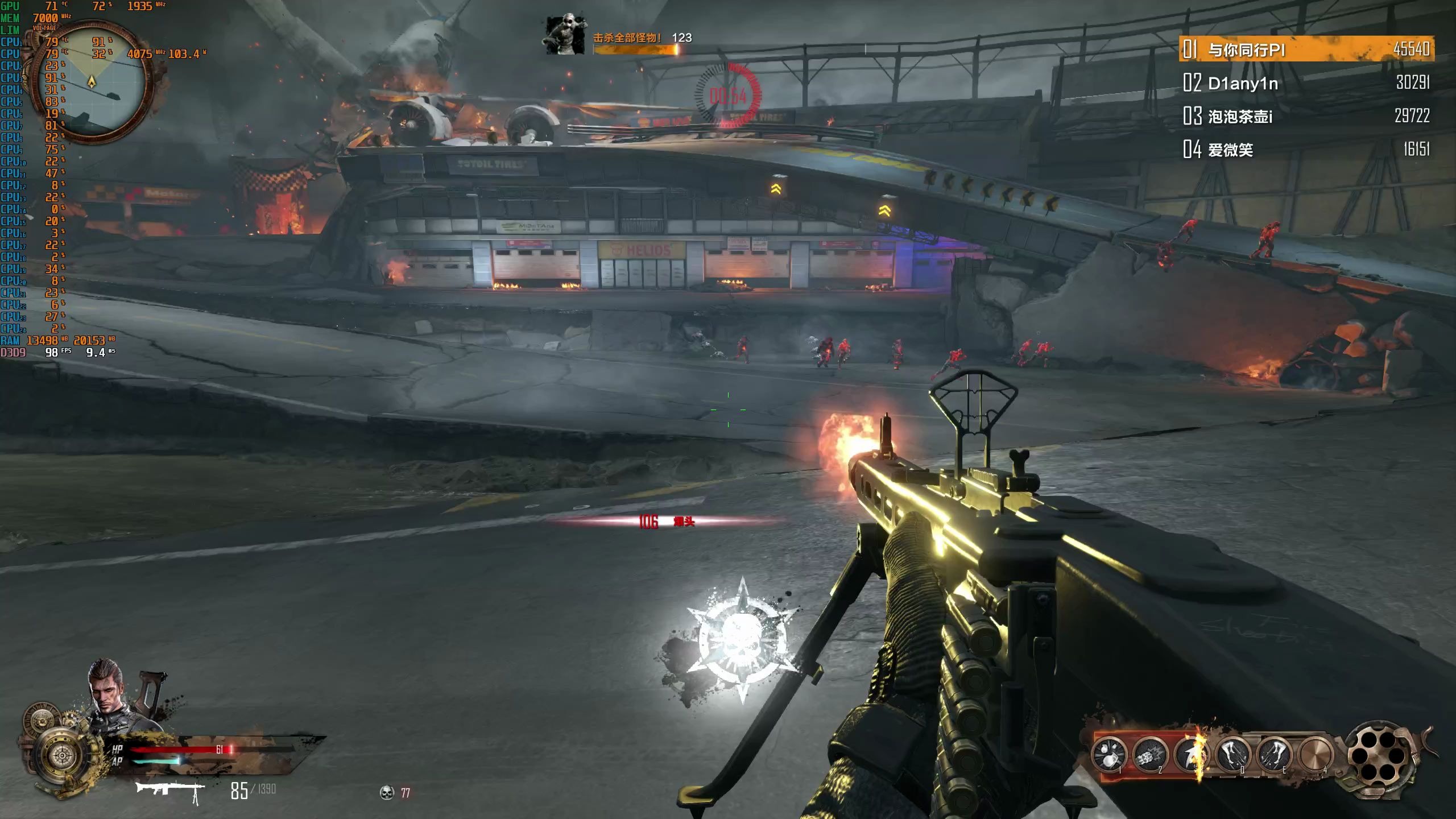The width and height of the screenshot is (1456, 819).
Task: Use the punching fist skill
Action: pyautogui.click(x=1149, y=755)
